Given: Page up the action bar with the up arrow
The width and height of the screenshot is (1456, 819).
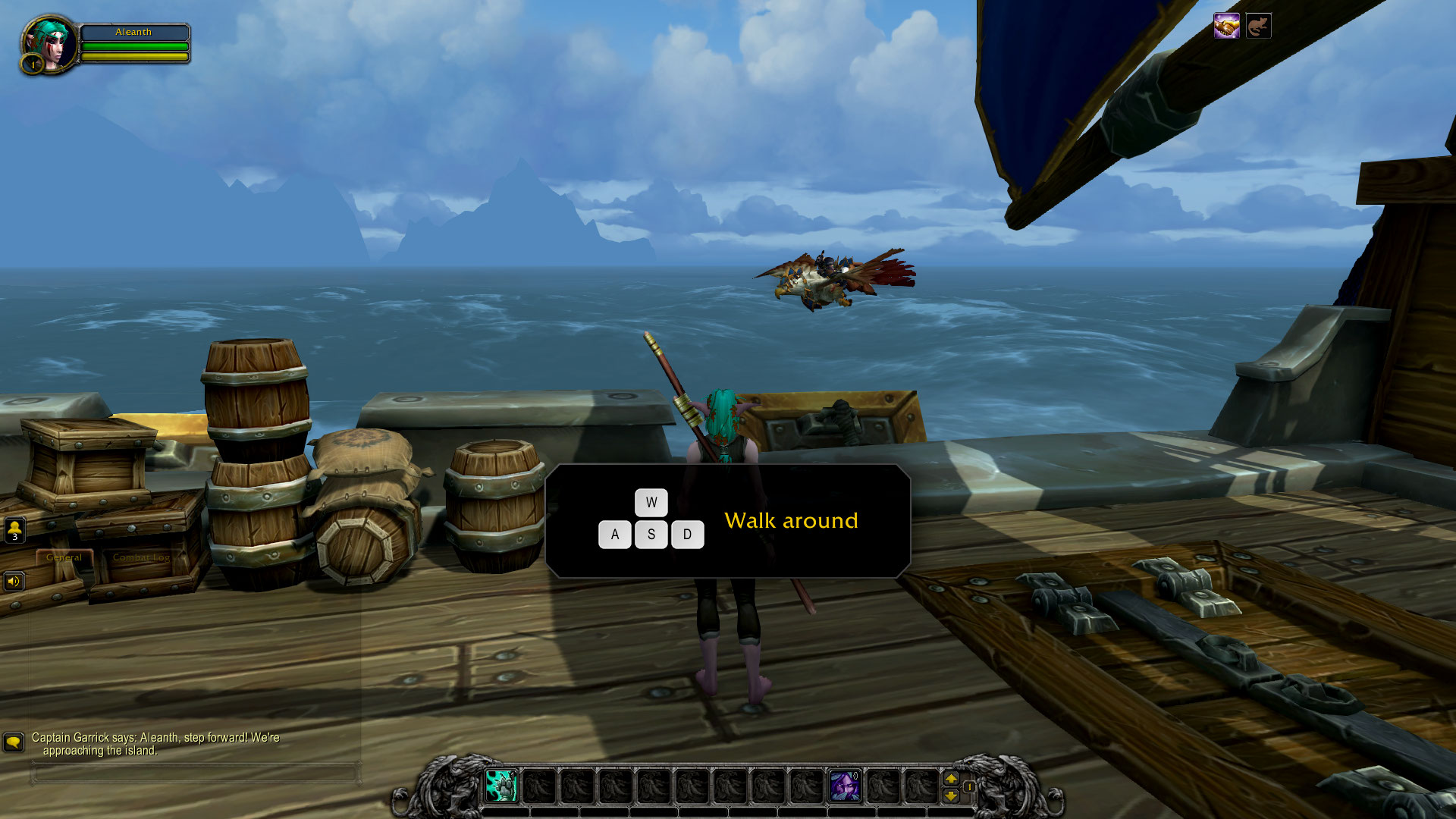Looking at the screenshot, I should pos(952,777).
